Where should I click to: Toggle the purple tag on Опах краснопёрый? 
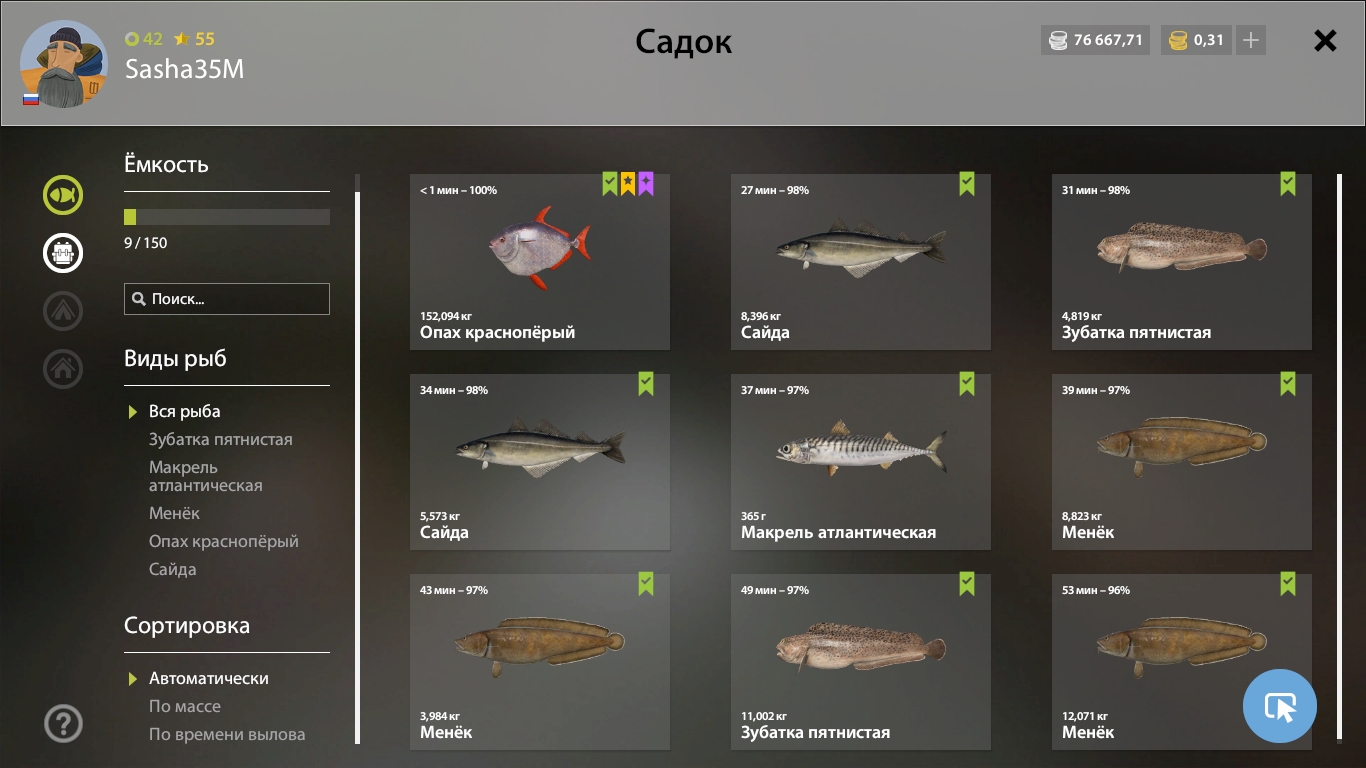pos(647,185)
